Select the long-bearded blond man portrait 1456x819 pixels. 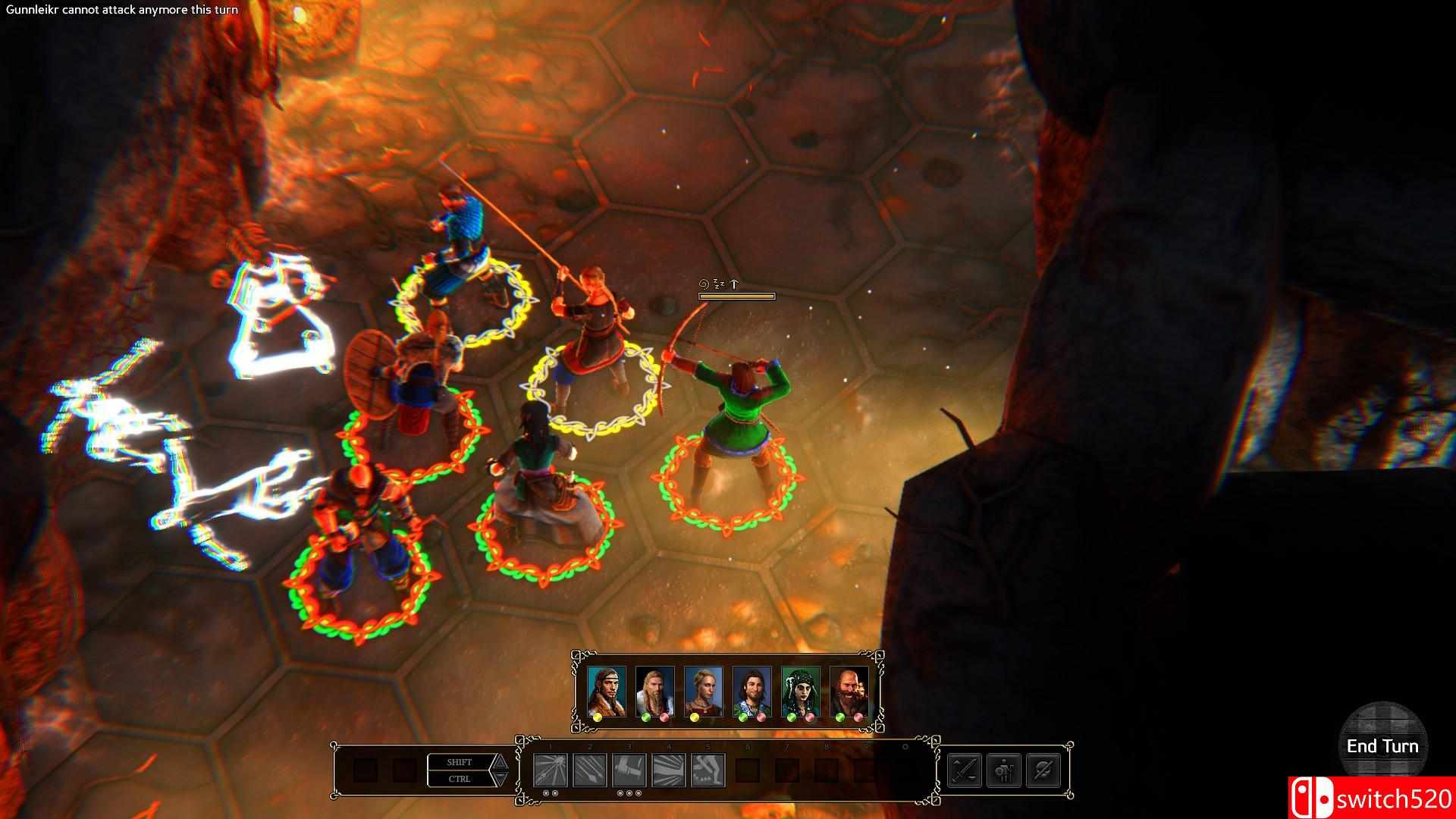pyautogui.click(x=654, y=692)
